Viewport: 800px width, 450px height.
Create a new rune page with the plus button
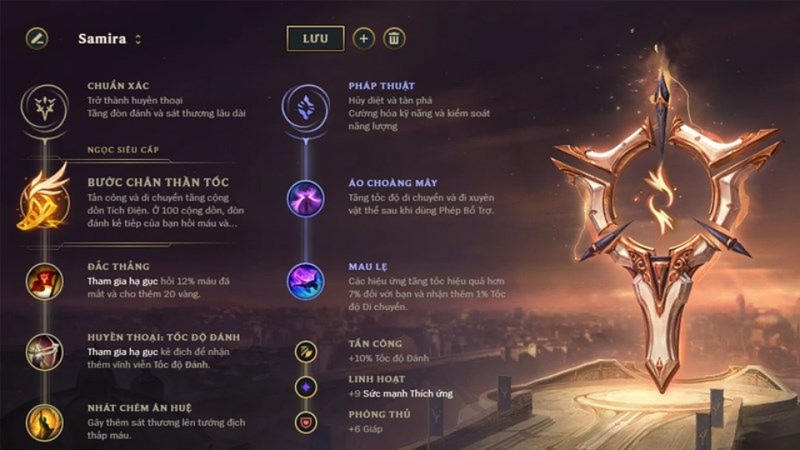click(364, 39)
